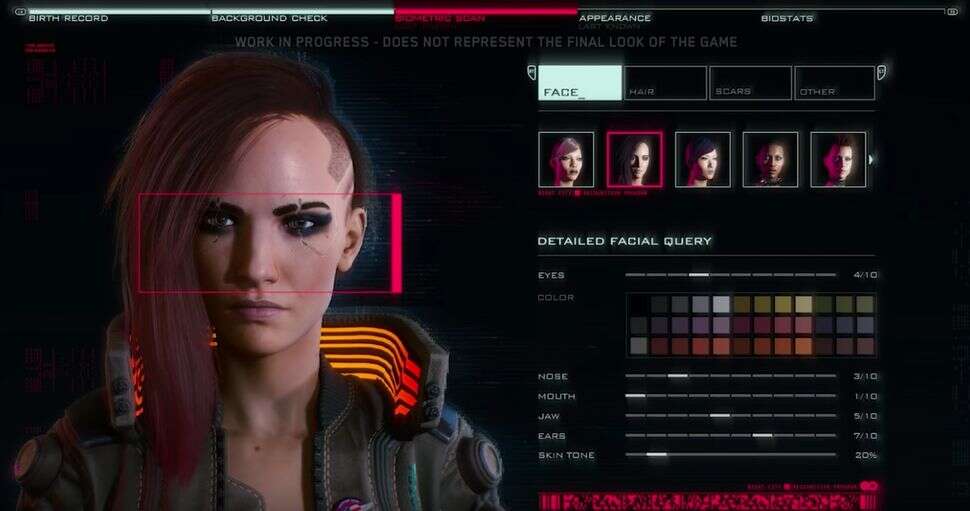Viewport: 970px width, 511px height.
Task: Open the Biostats step
Action: pos(787,18)
